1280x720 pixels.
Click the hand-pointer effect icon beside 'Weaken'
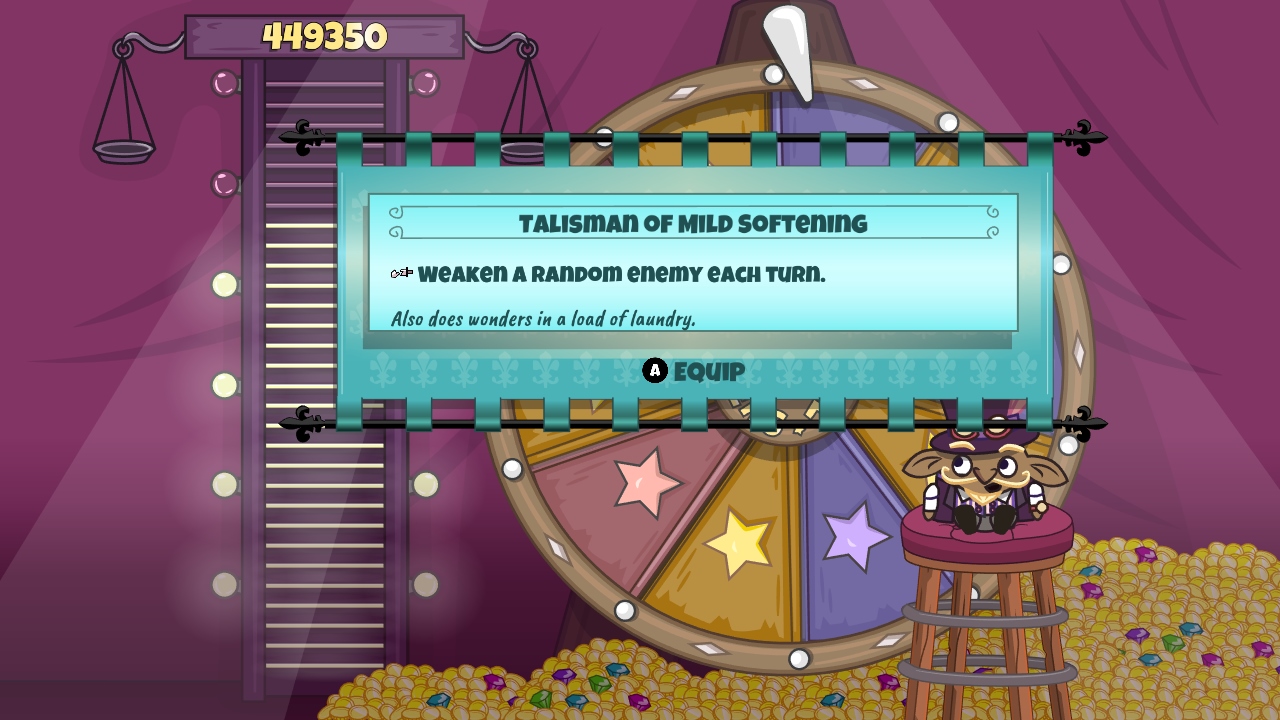tap(403, 271)
